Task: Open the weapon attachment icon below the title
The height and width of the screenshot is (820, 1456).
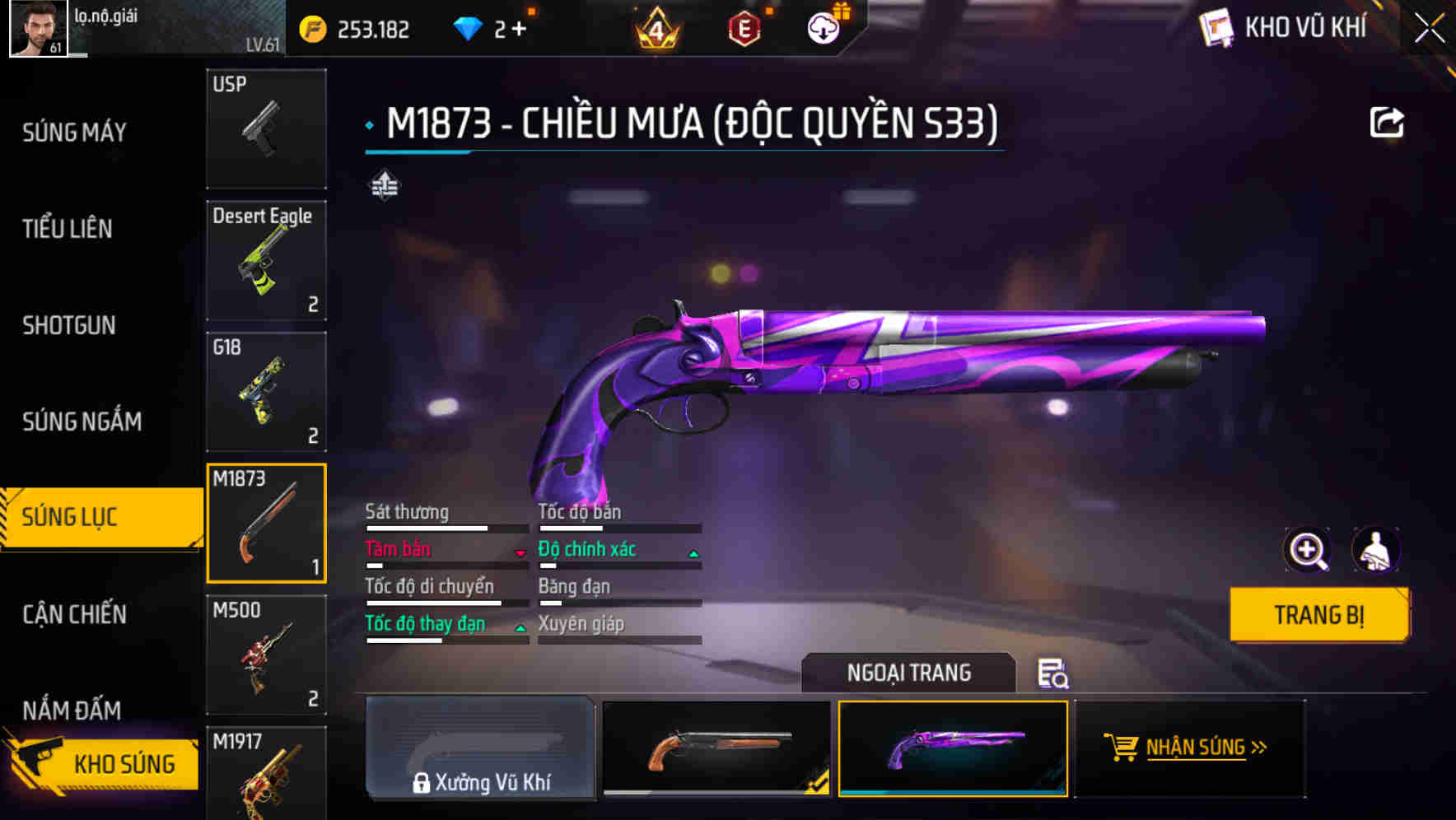Action: (384, 186)
